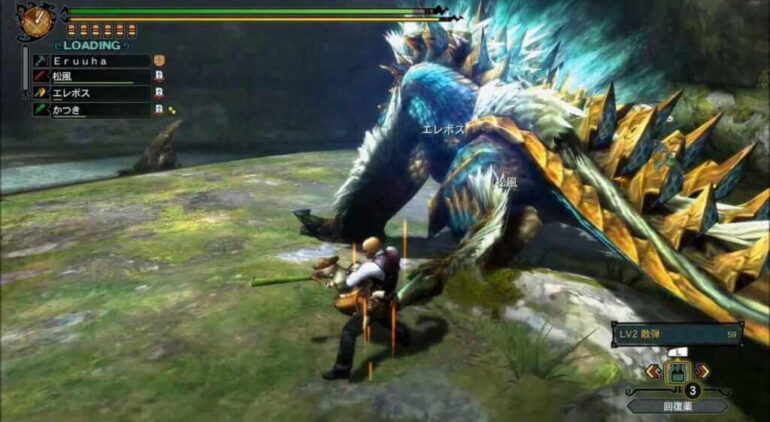Click the 回復薬 item name label
770x422 pixels.
pyautogui.click(x=679, y=405)
